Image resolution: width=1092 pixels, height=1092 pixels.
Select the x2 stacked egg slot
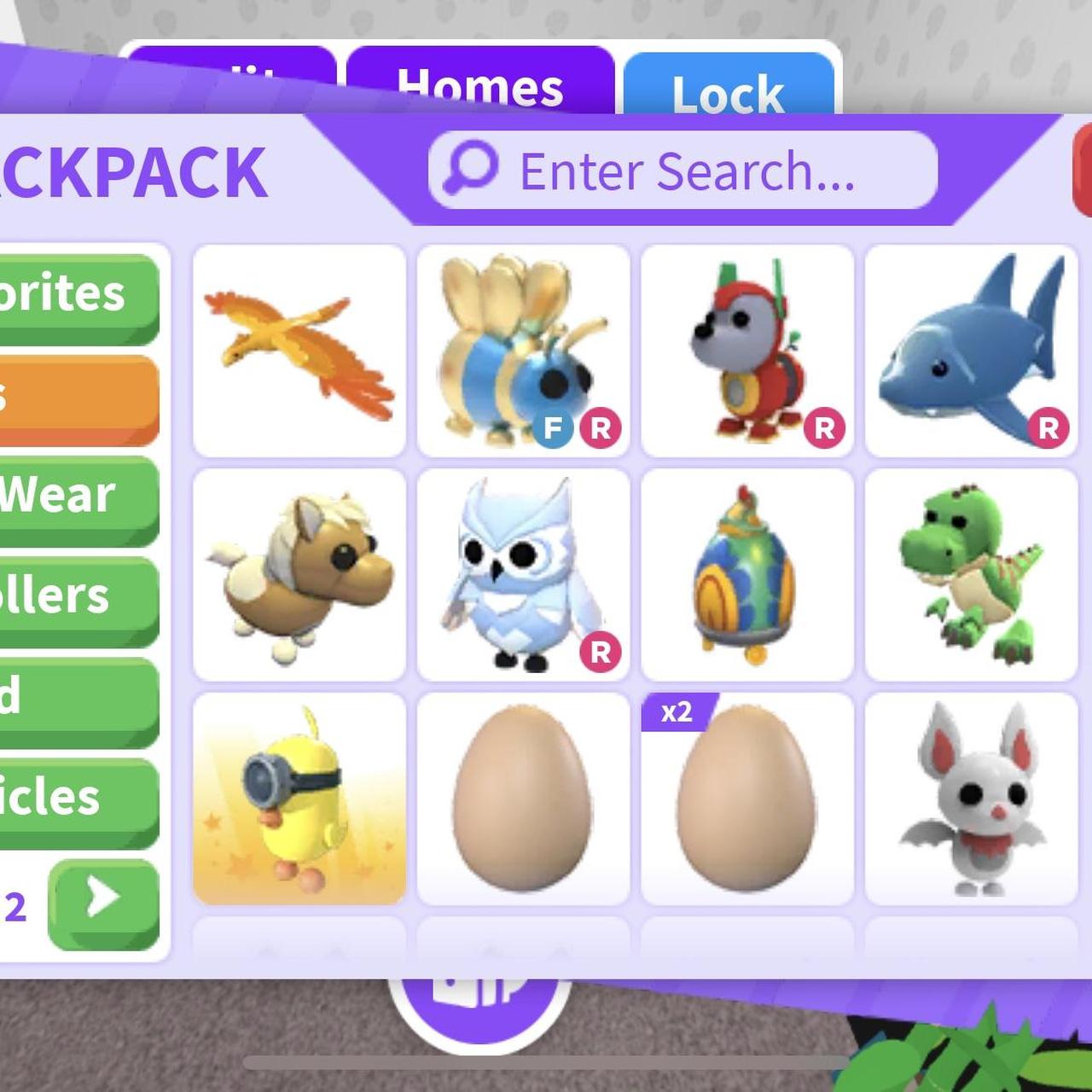(x=747, y=799)
